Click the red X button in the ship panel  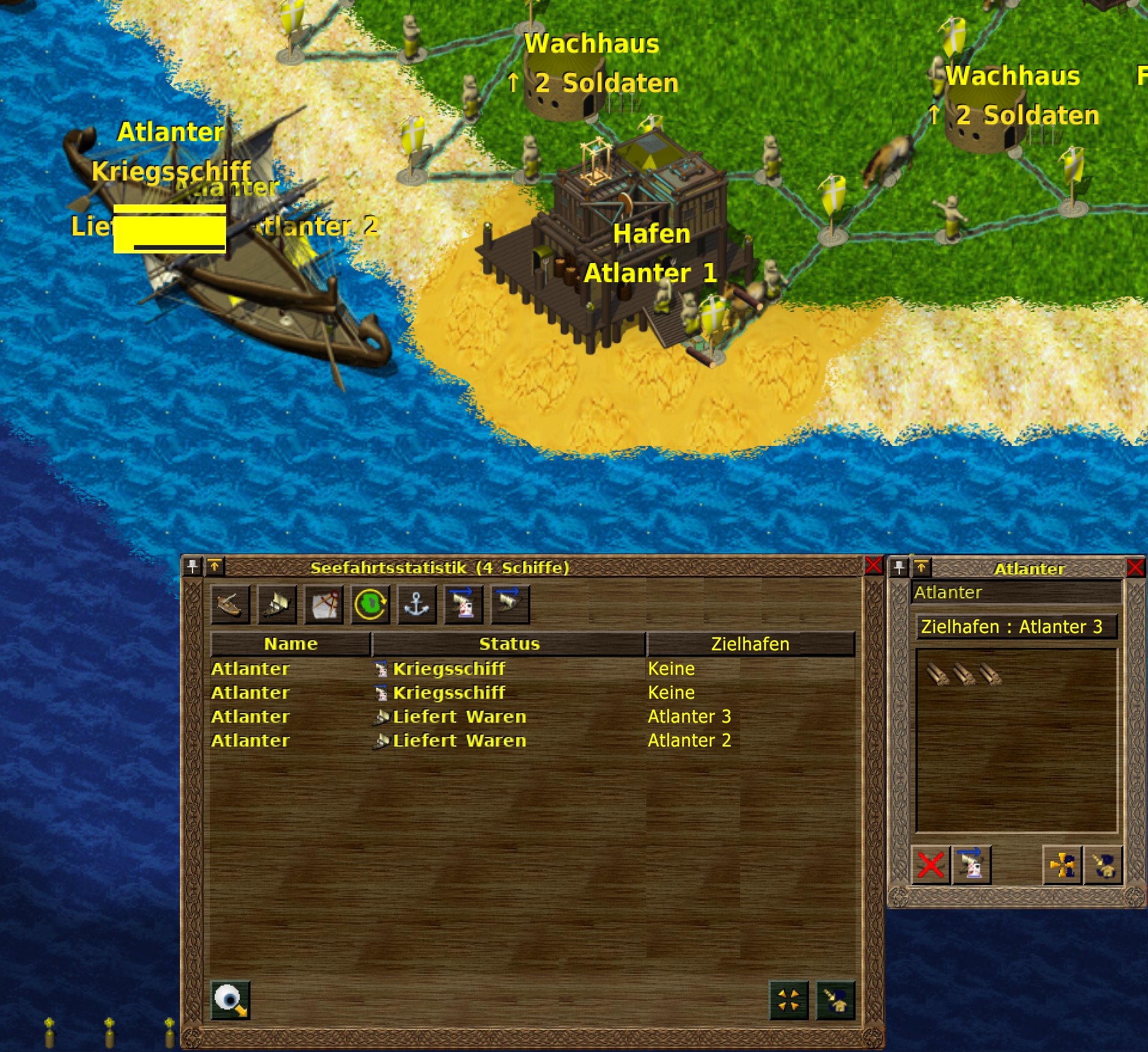(930, 864)
